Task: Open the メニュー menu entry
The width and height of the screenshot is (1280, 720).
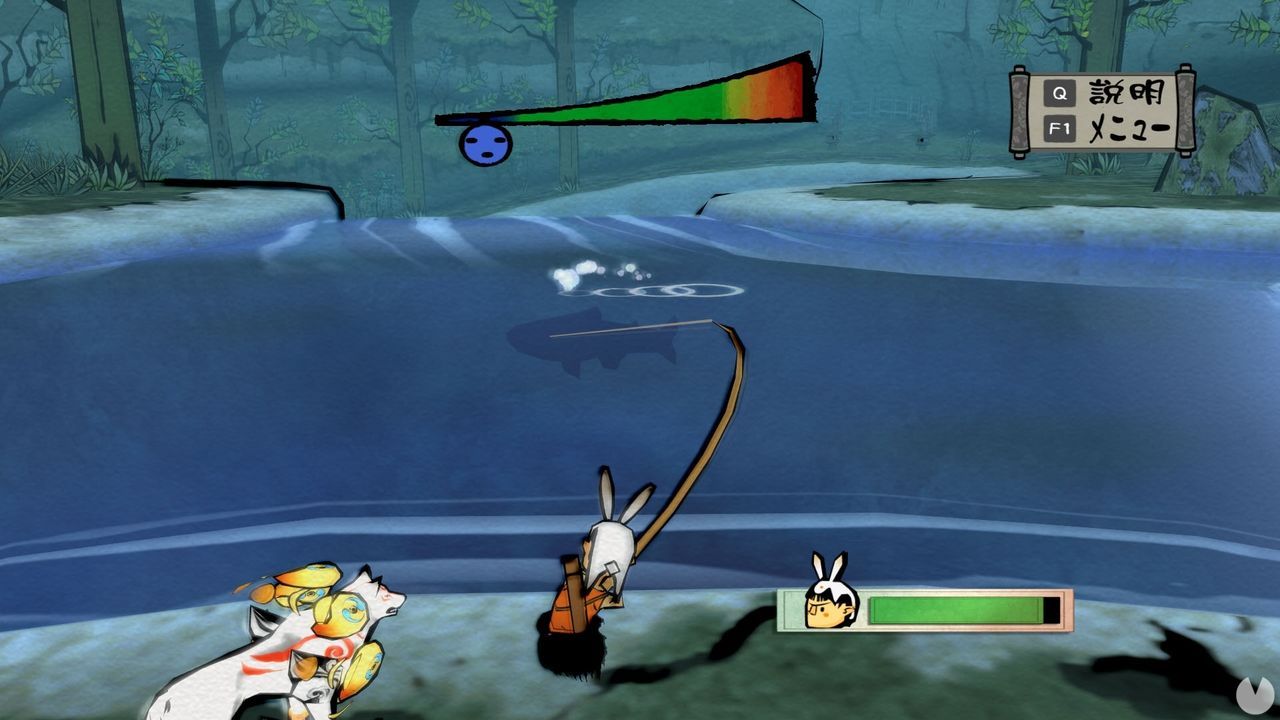Action: tap(1130, 127)
